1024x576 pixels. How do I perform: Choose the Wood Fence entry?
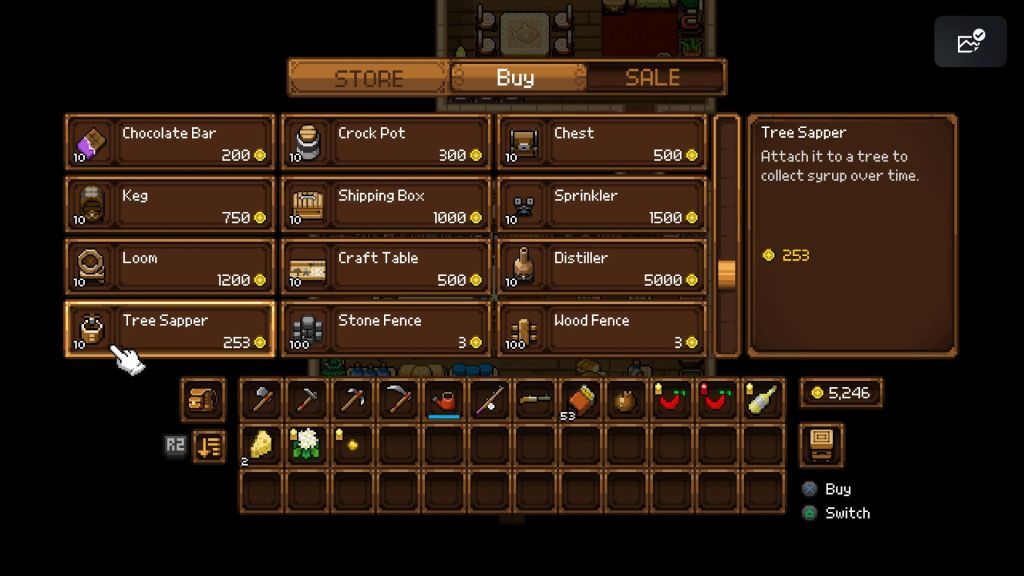tap(602, 329)
